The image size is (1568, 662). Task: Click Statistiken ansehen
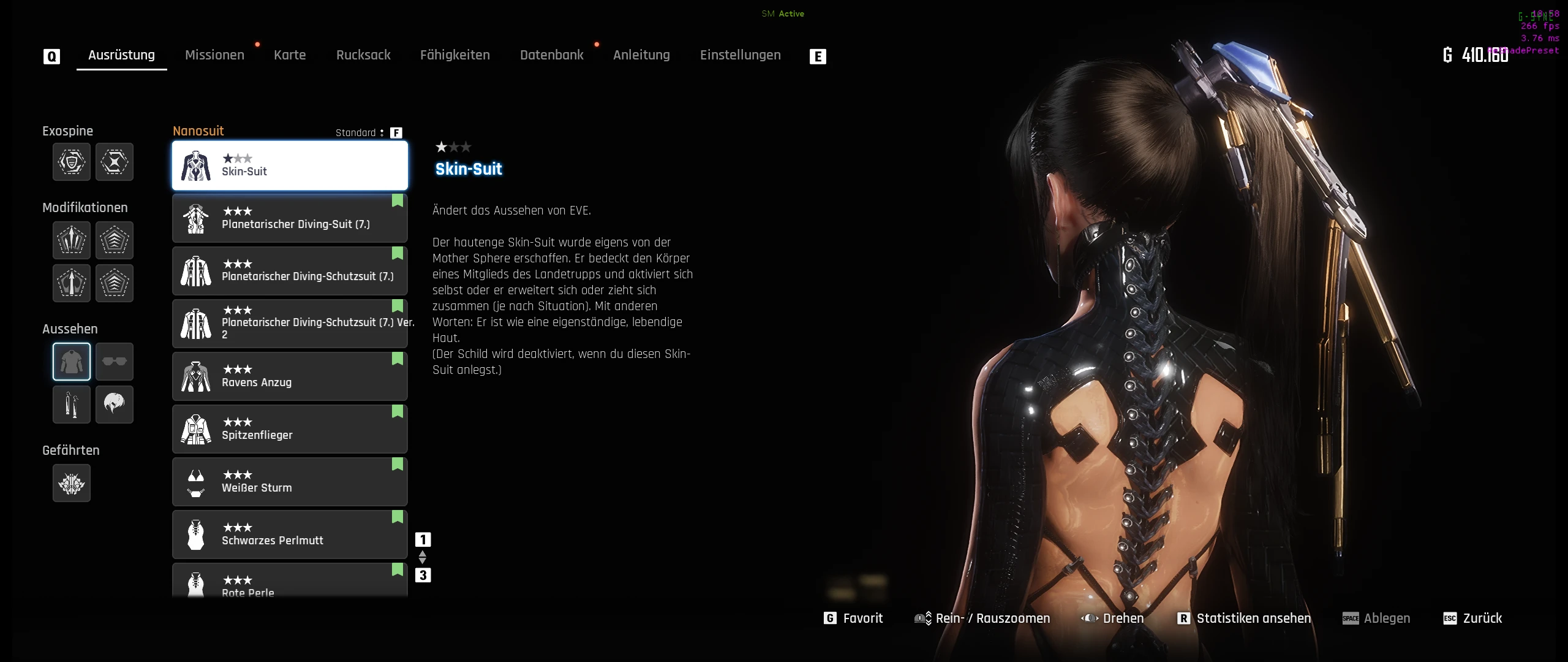(x=1245, y=618)
